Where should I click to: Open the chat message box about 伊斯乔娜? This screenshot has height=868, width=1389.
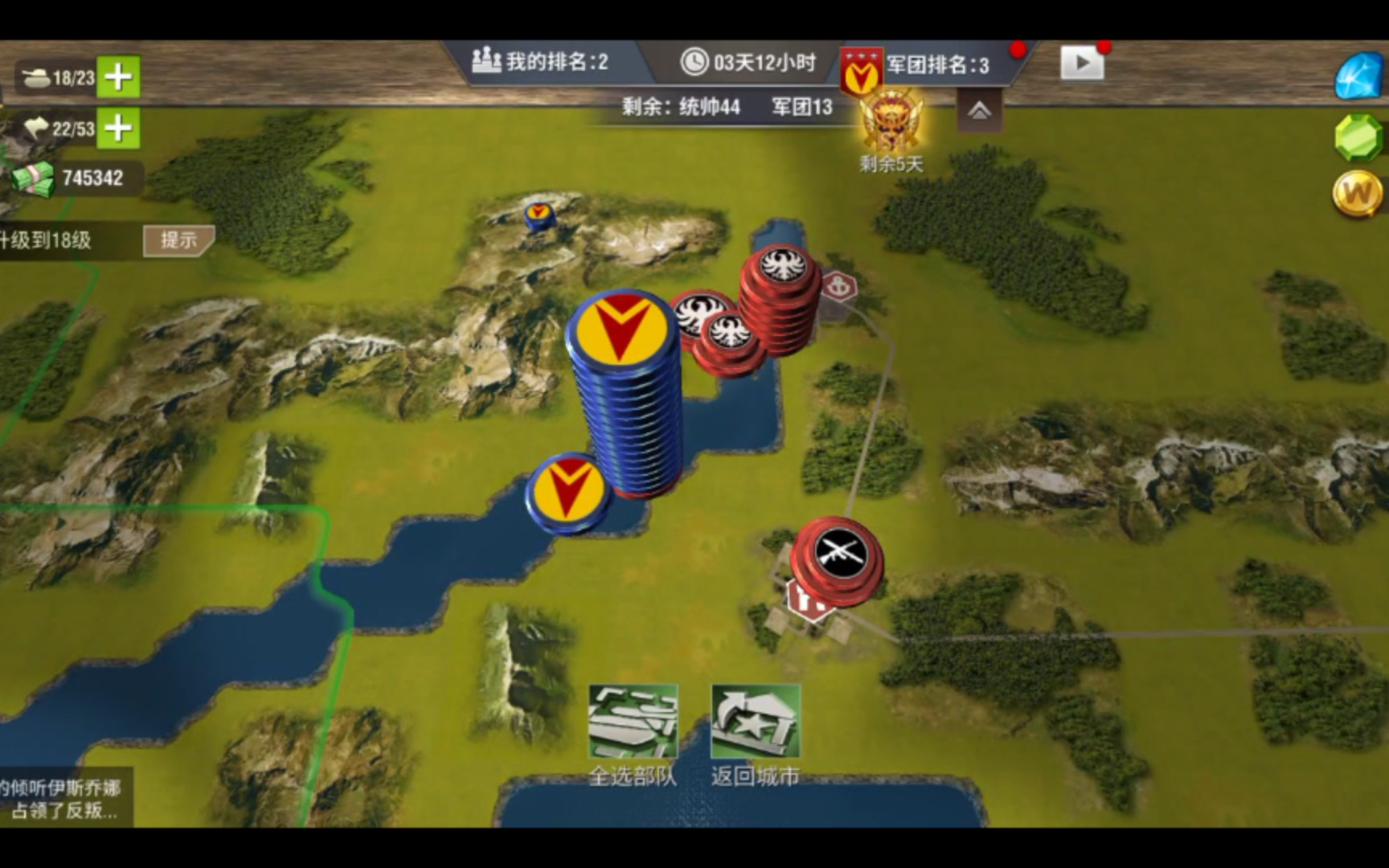(x=64, y=798)
